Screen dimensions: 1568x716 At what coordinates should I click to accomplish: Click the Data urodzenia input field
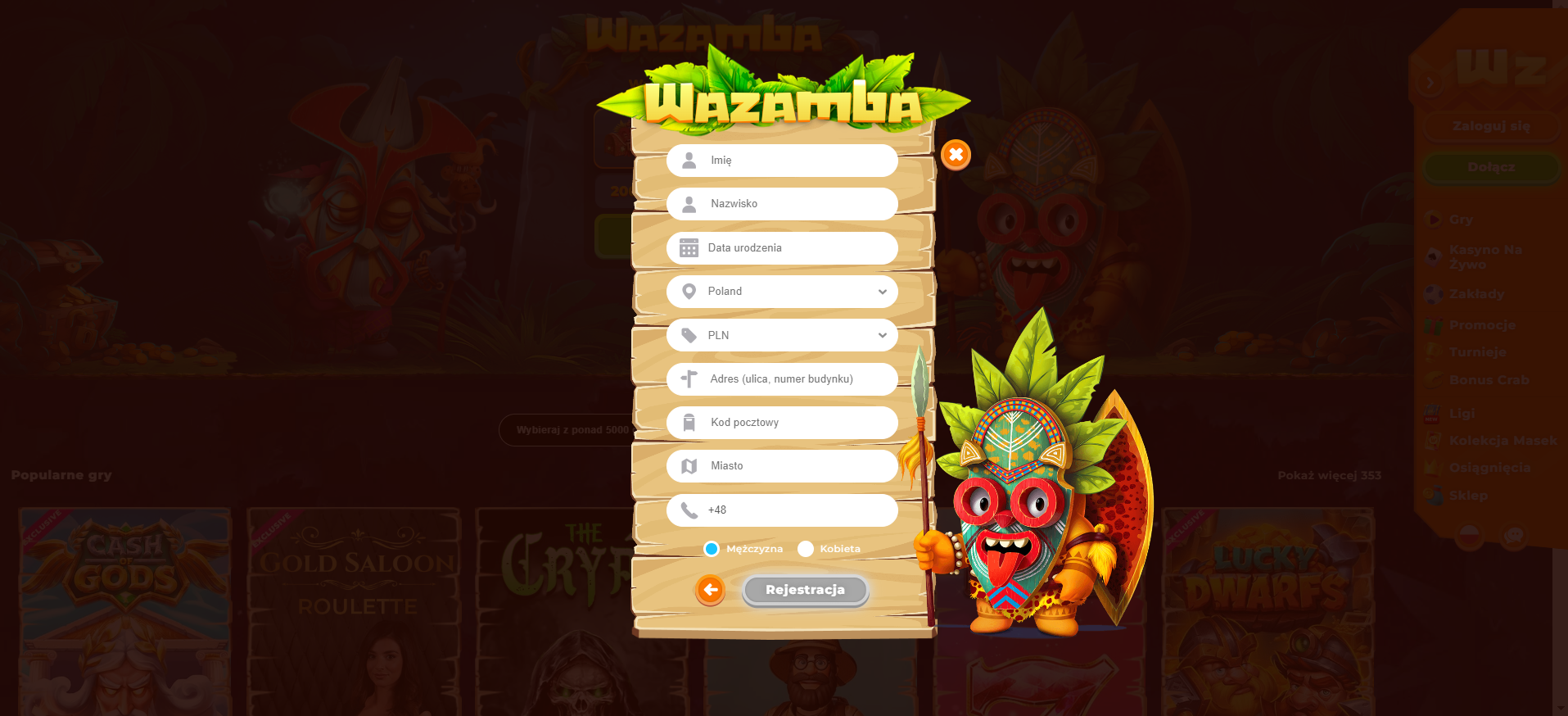click(782, 247)
